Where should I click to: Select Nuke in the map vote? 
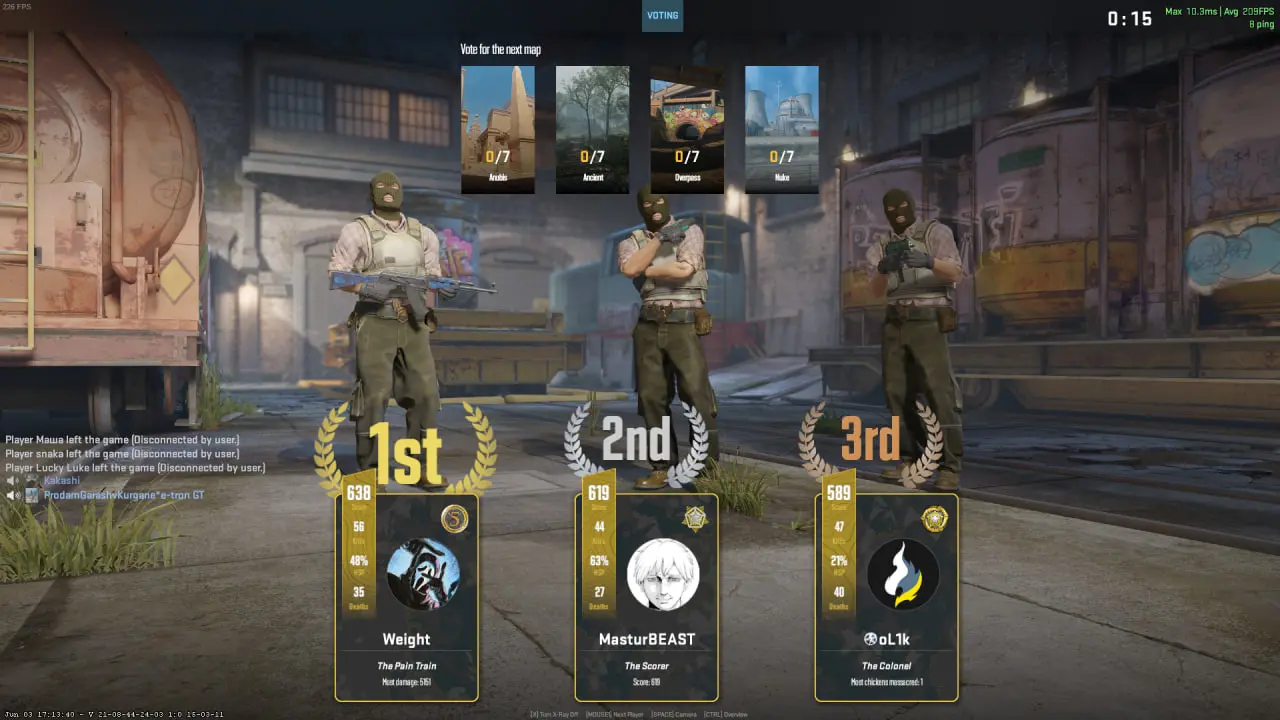(781, 129)
